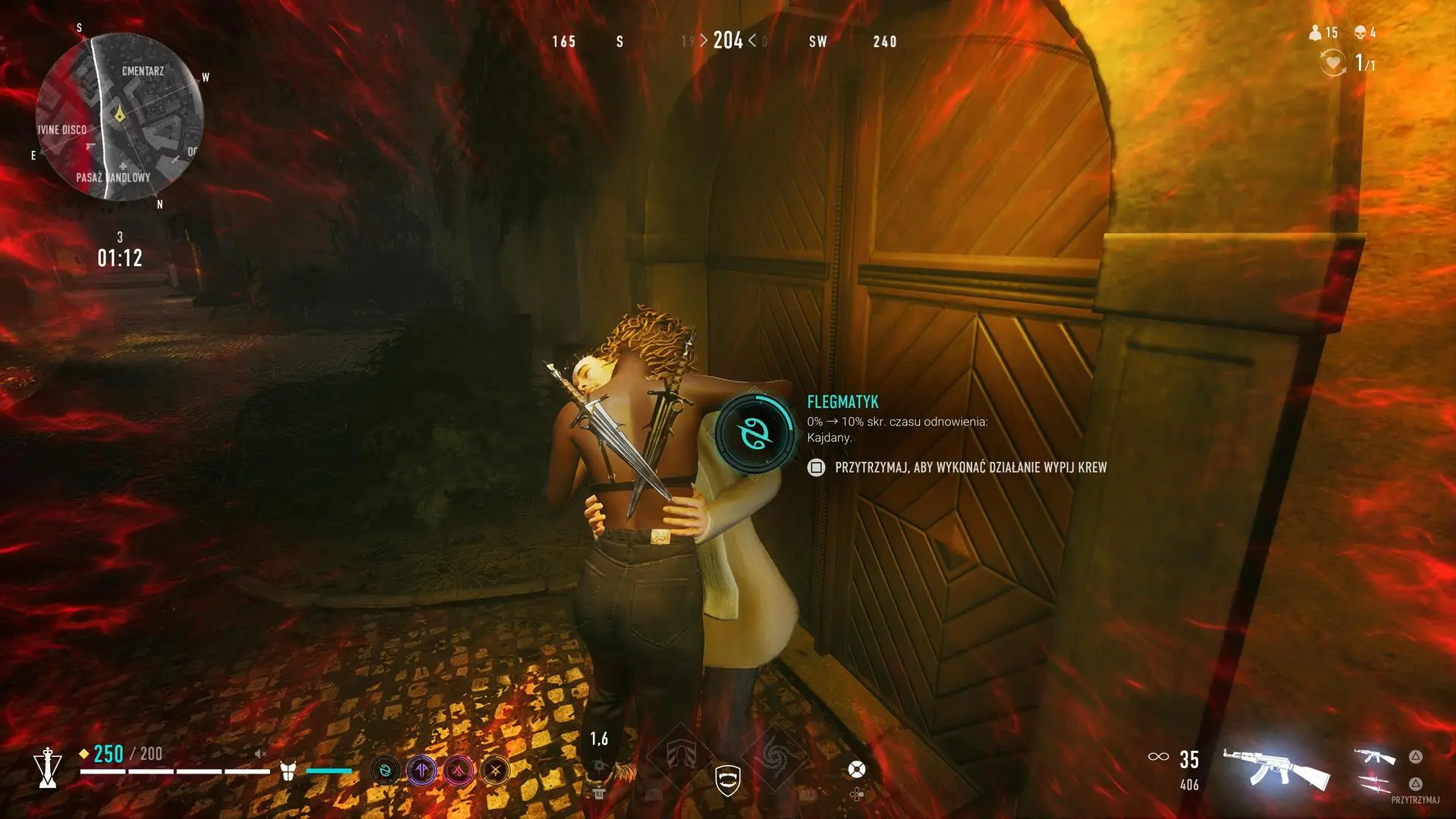1456x819 pixels.
Task: Click the heart lives remaining icon
Action: pos(1332,62)
